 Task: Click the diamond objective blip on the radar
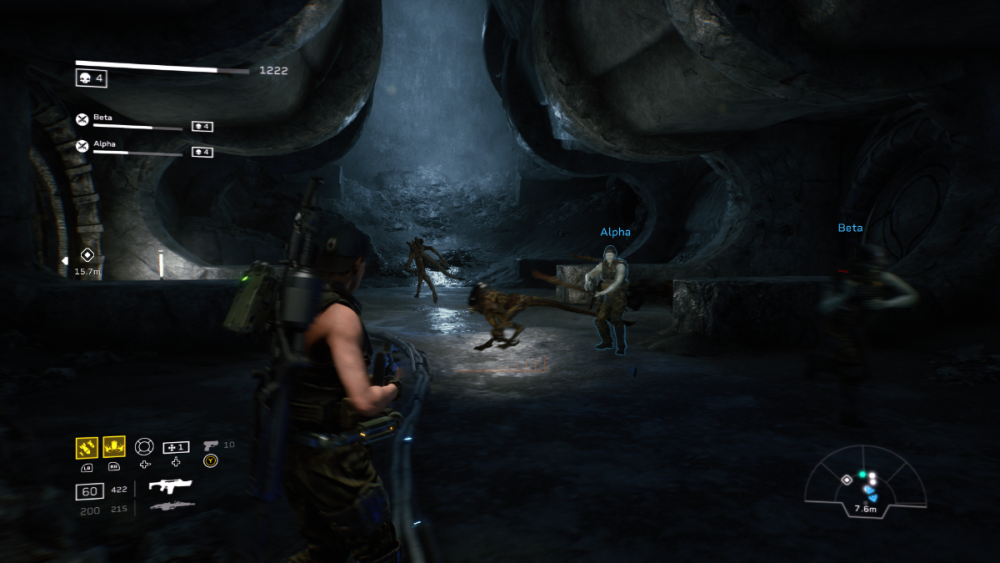(x=847, y=480)
